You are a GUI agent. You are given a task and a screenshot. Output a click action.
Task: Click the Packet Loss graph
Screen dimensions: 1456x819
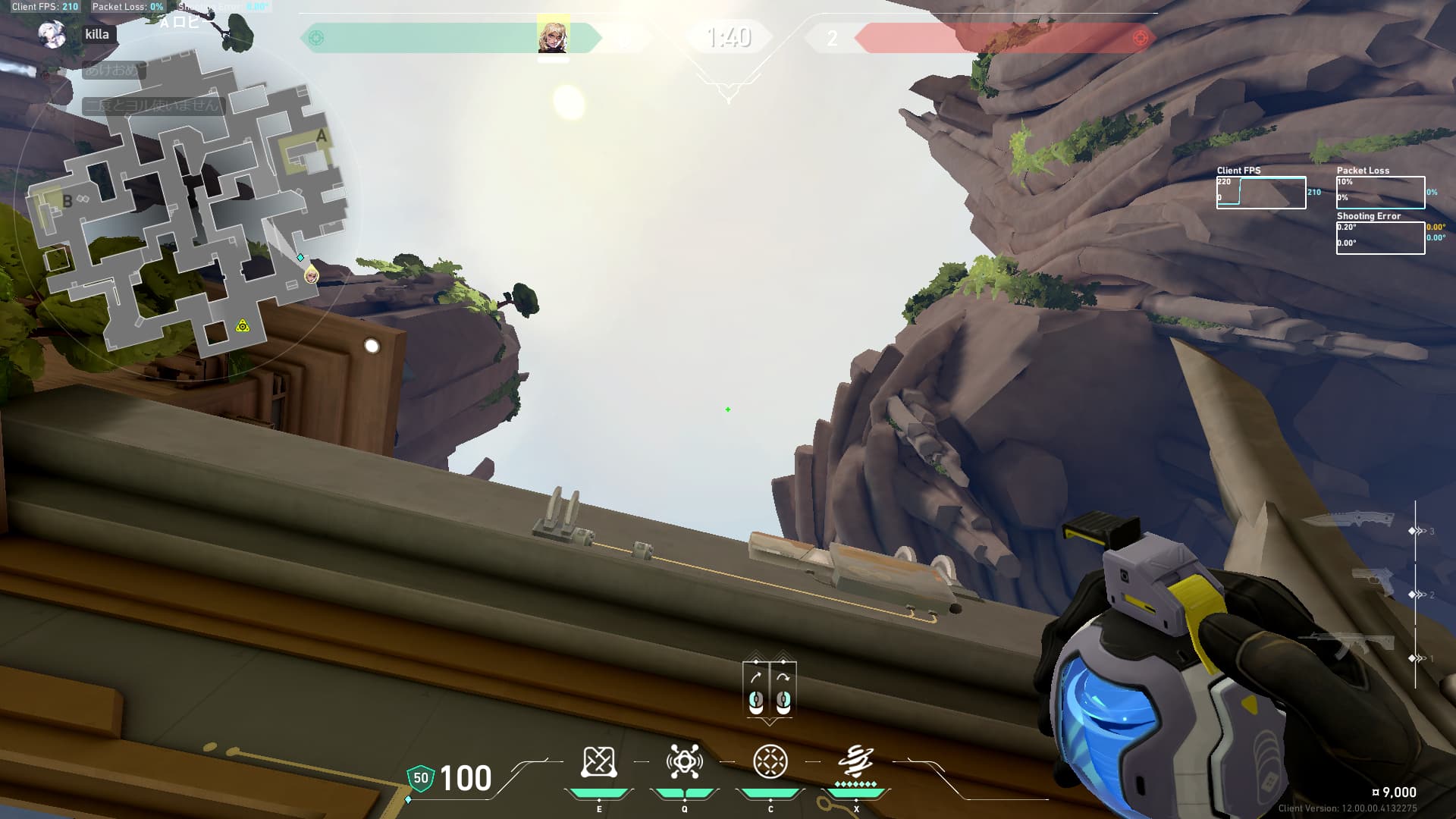pyautogui.click(x=1379, y=193)
